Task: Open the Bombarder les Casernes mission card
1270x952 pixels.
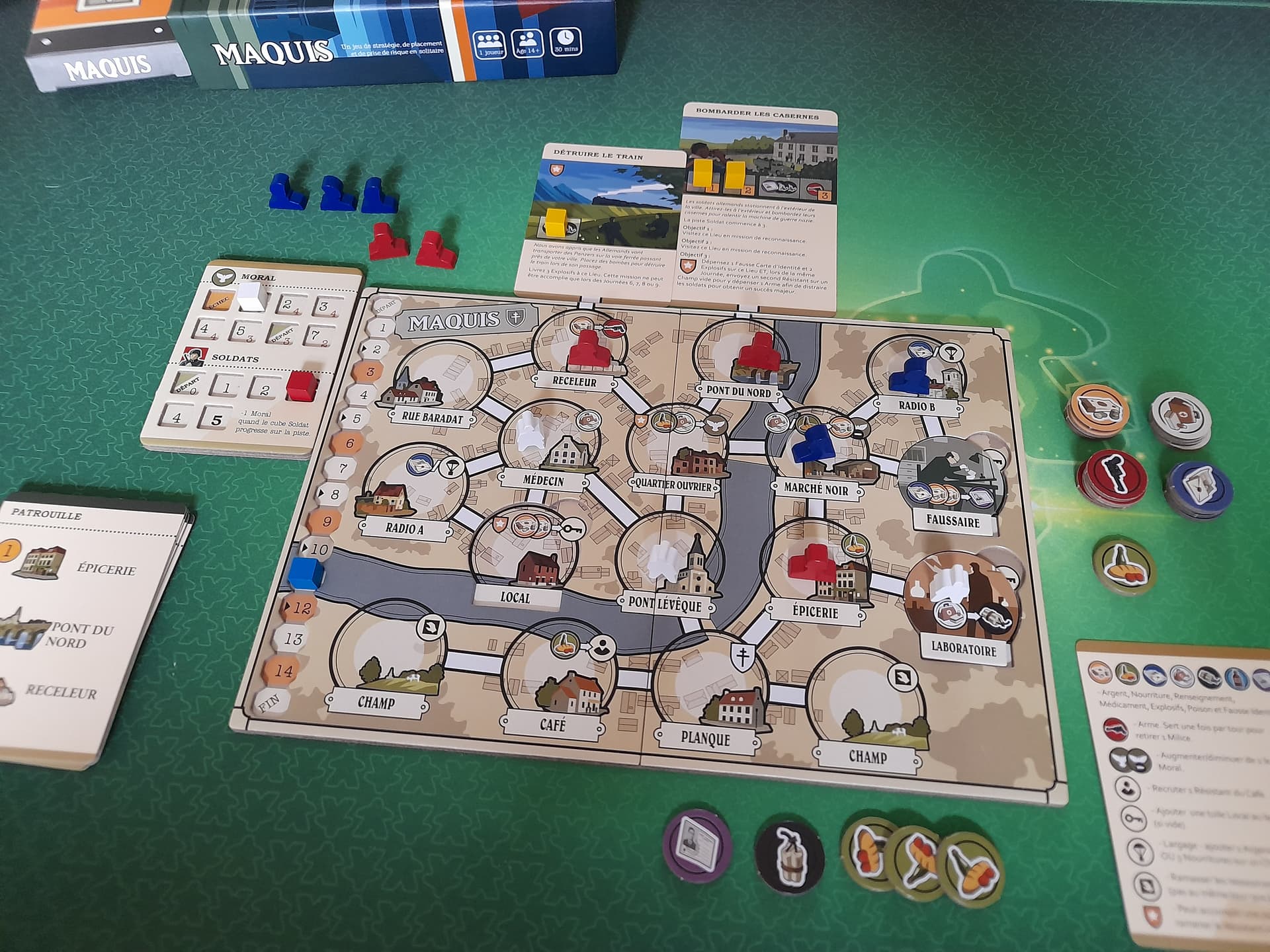Action: (x=759, y=205)
